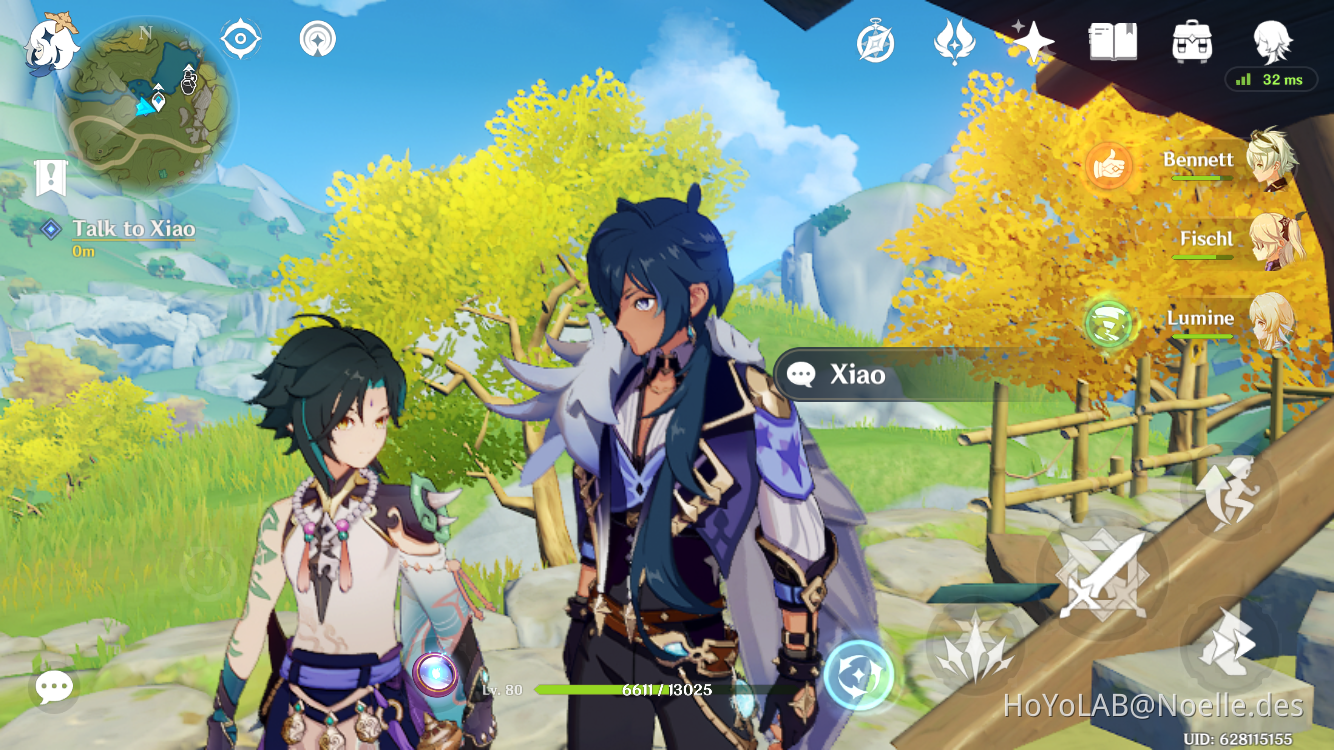Screen dimensions: 1334x750
Task: Select the quest objective Talk to Xiao
Action: 133,228
